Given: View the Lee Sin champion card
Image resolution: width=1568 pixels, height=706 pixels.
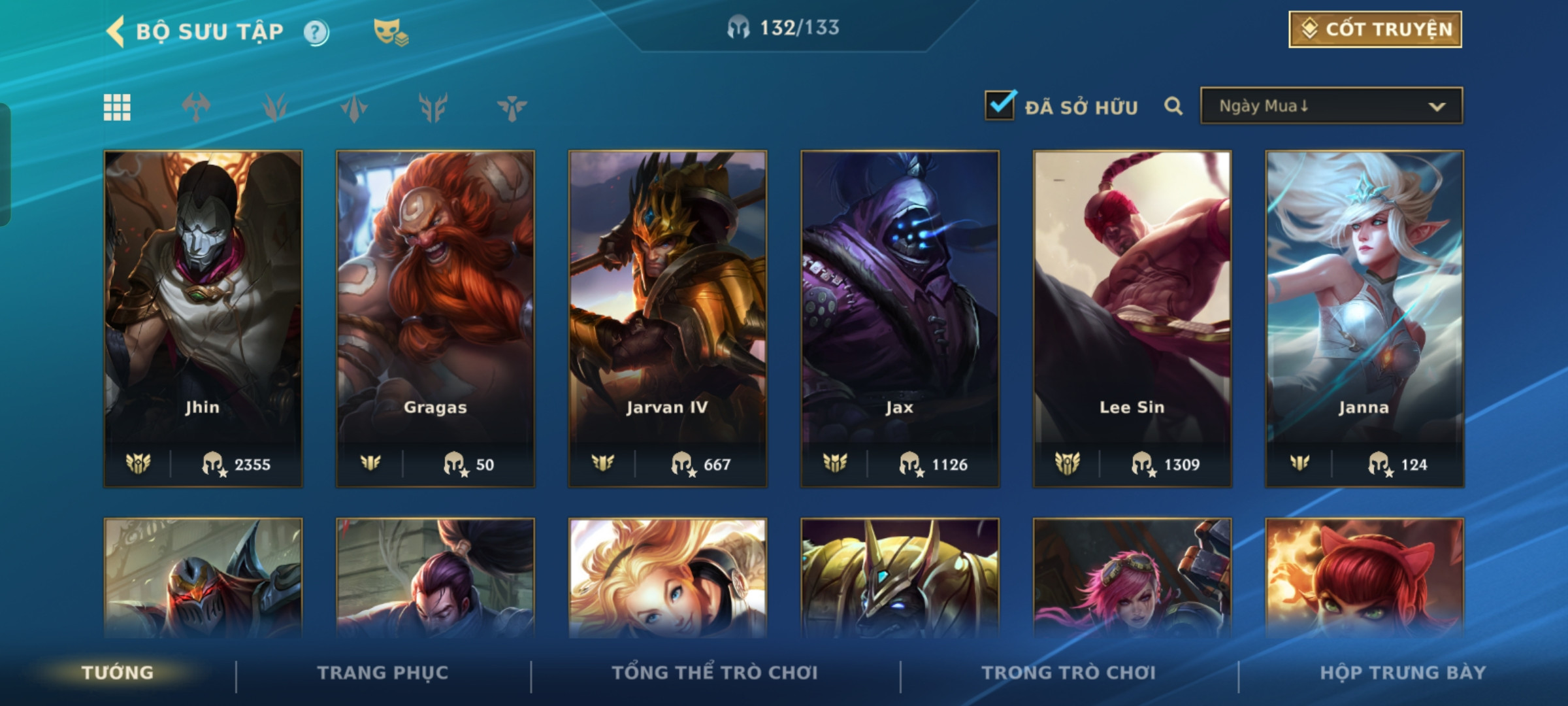Looking at the screenshot, I should point(1132,318).
